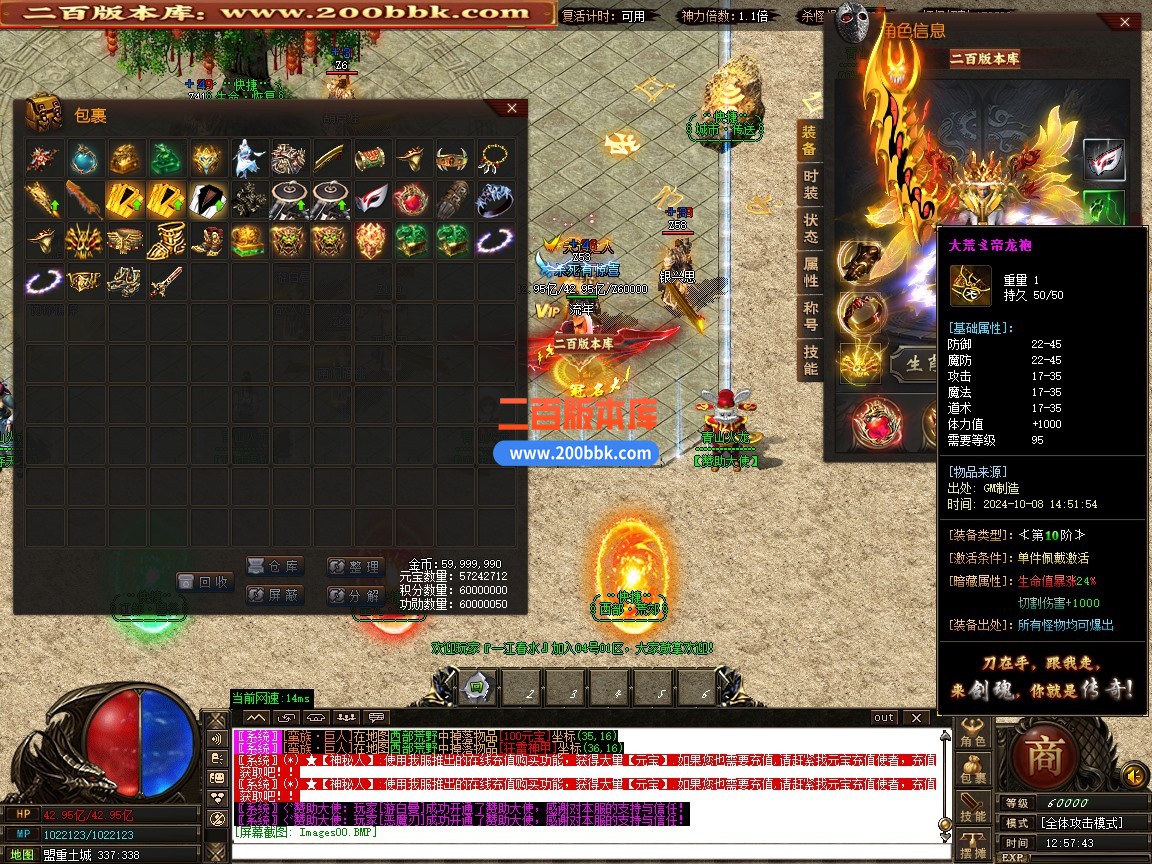Click the 分解 decompose button
1152x864 pixels.
tap(355, 595)
